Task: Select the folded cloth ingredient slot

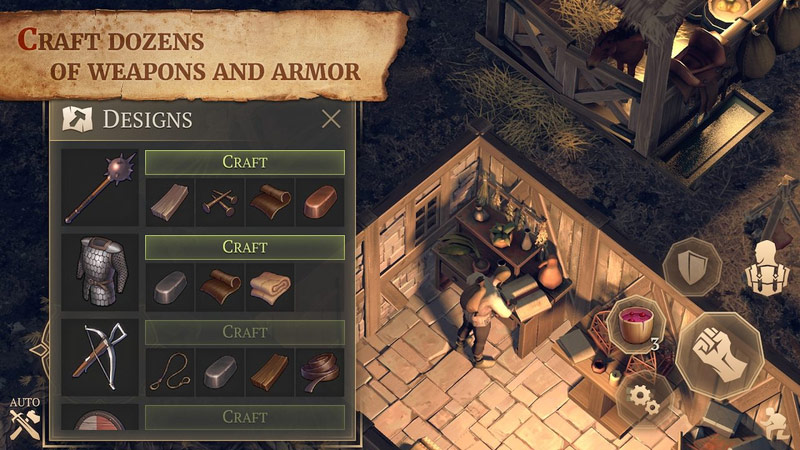Action: coord(271,288)
